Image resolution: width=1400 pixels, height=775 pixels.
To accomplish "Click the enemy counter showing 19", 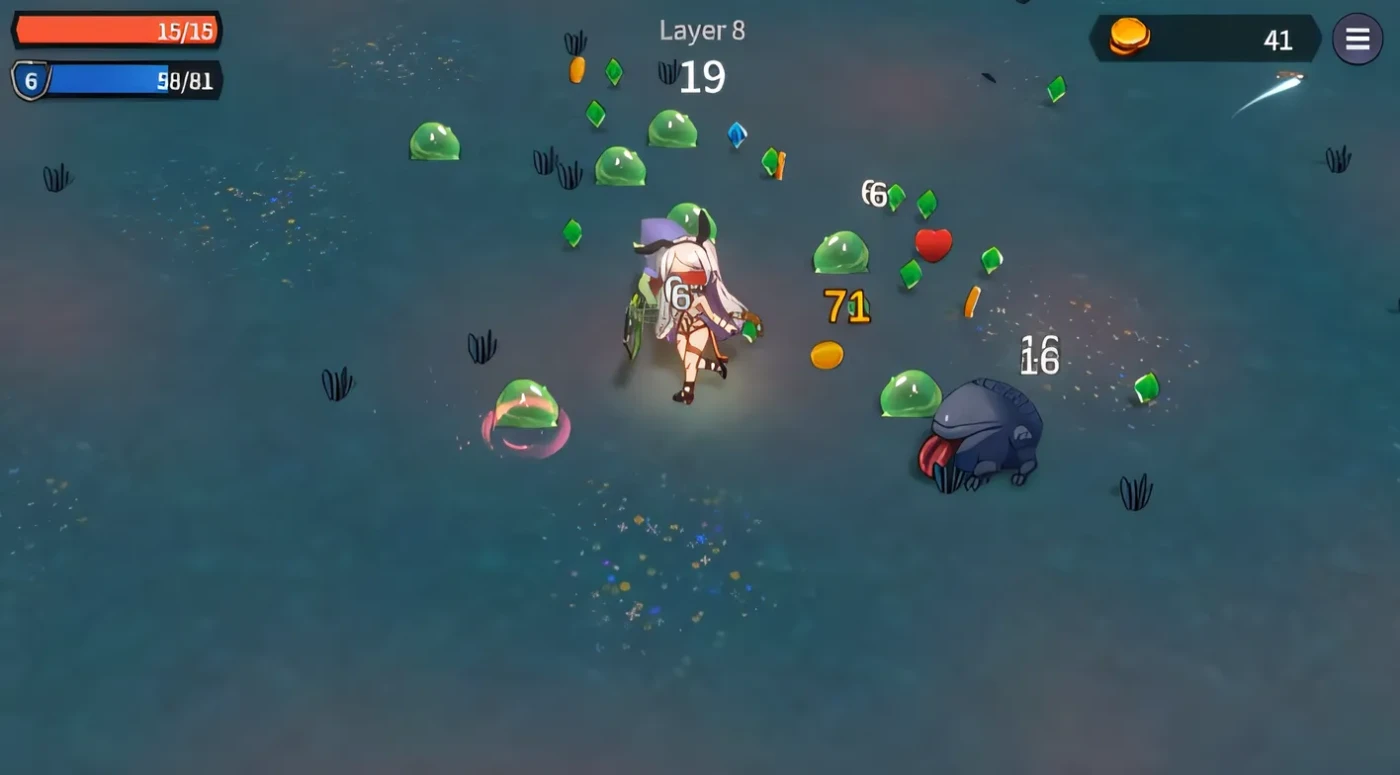I will pos(701,76).
